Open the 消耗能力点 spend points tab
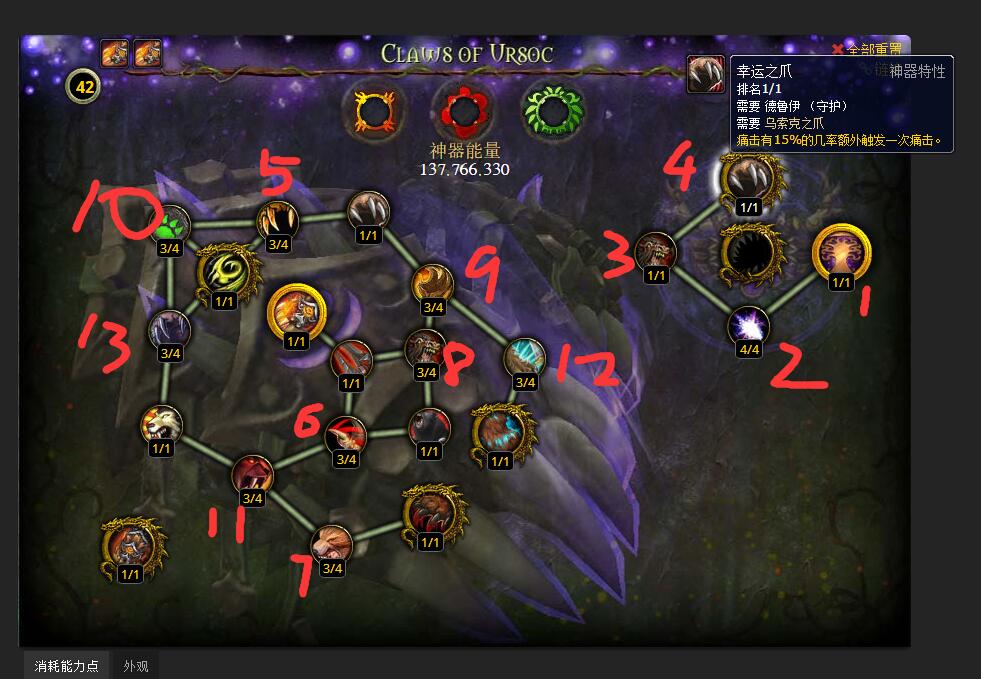981x679 pixels. tap(67, 665)
